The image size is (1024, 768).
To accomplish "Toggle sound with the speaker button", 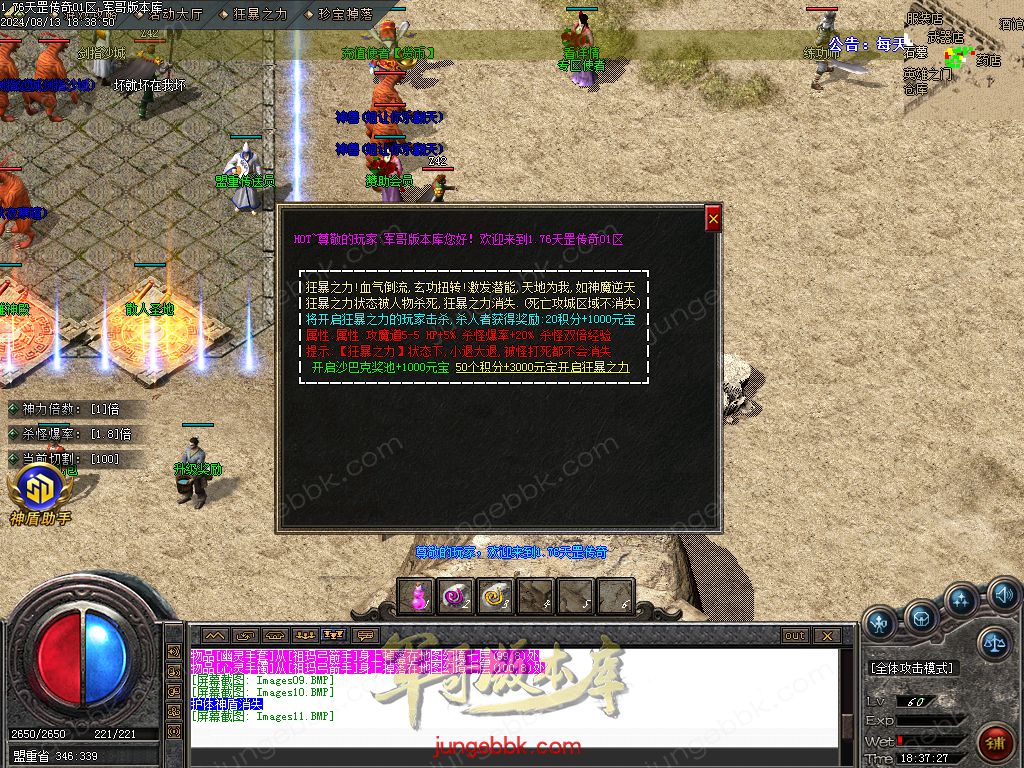I will [x=1003, y=597].
